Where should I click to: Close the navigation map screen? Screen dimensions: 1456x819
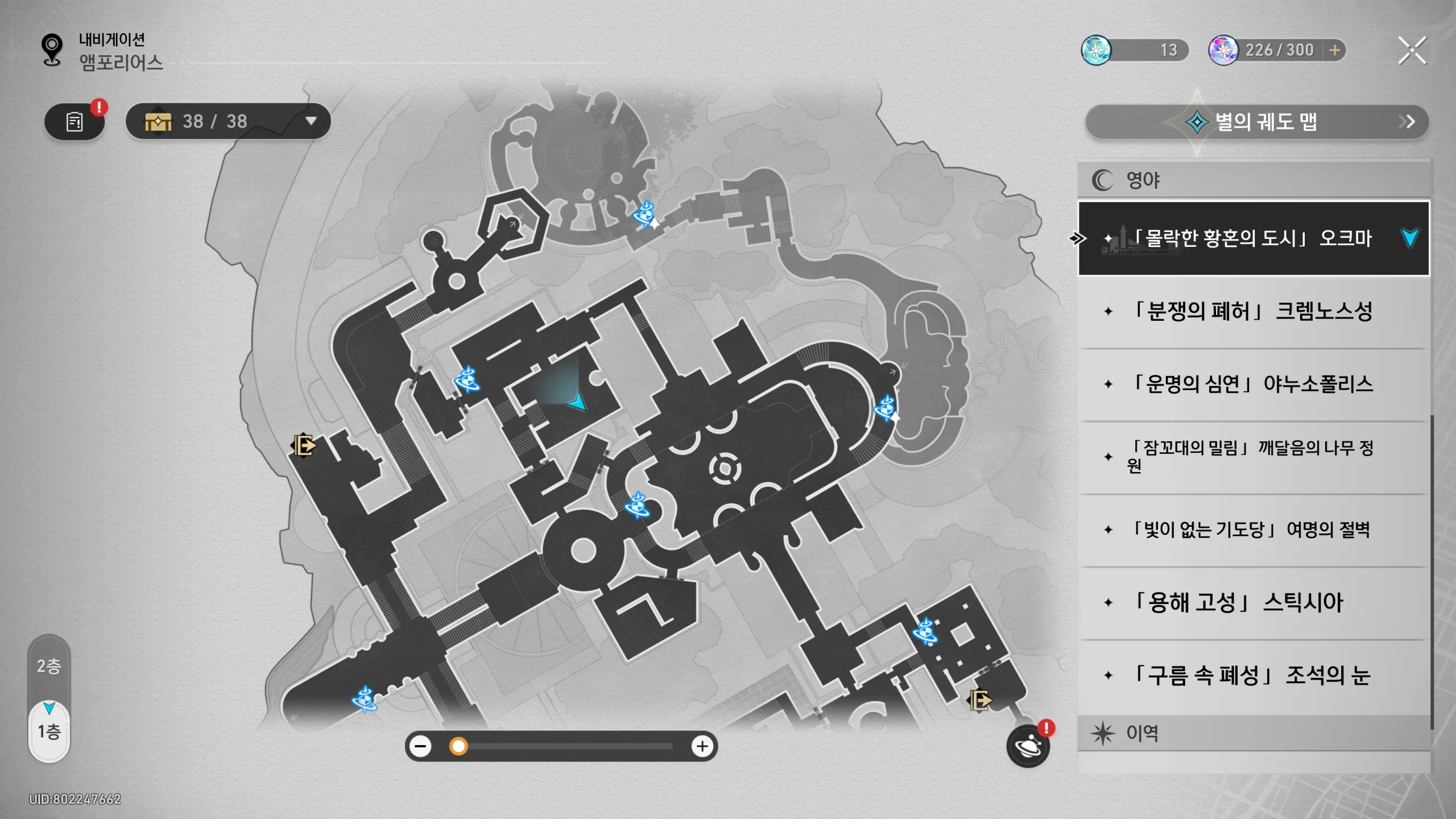click(1412, 51)
